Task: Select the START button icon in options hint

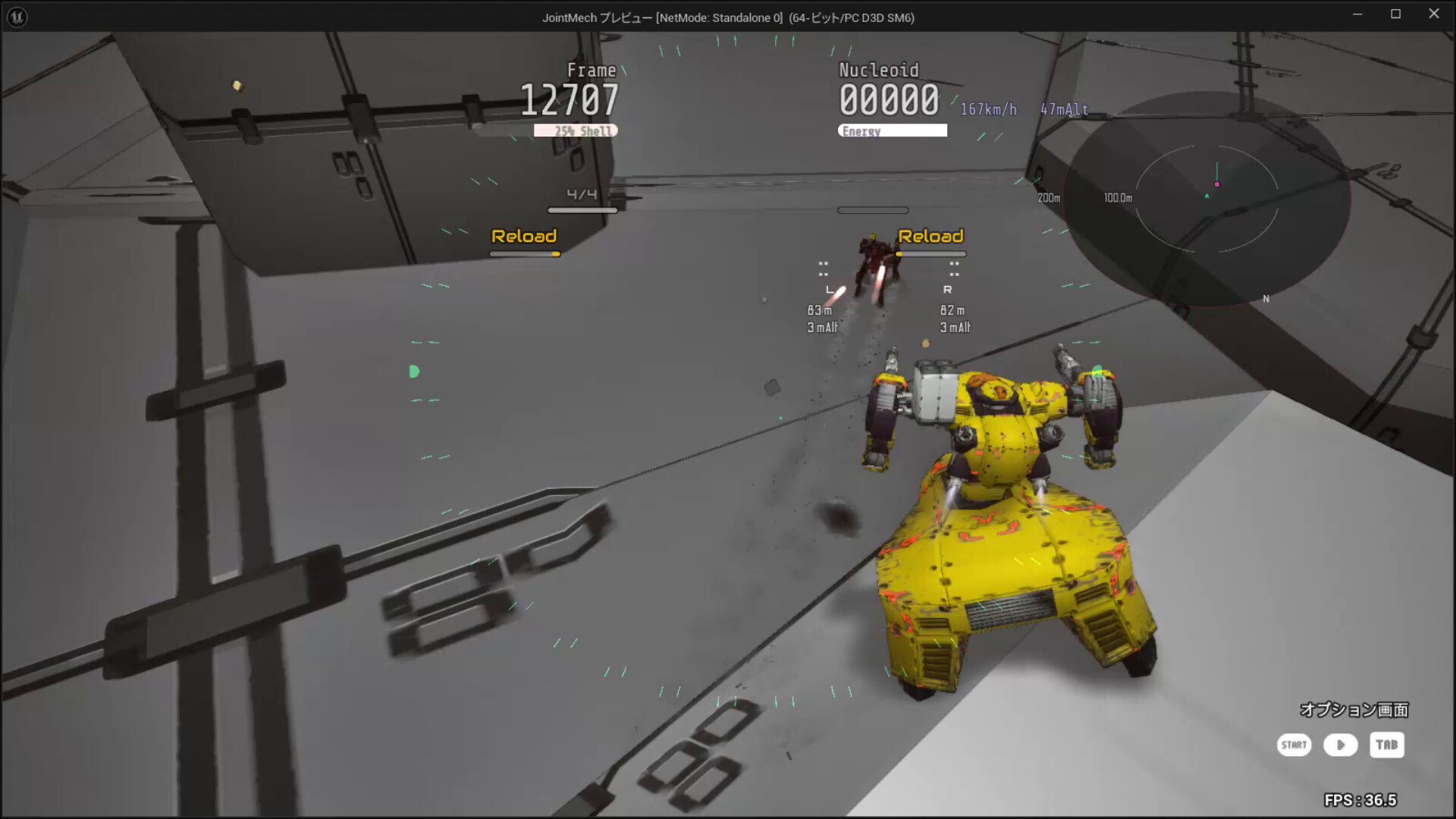Action: 1294,745
